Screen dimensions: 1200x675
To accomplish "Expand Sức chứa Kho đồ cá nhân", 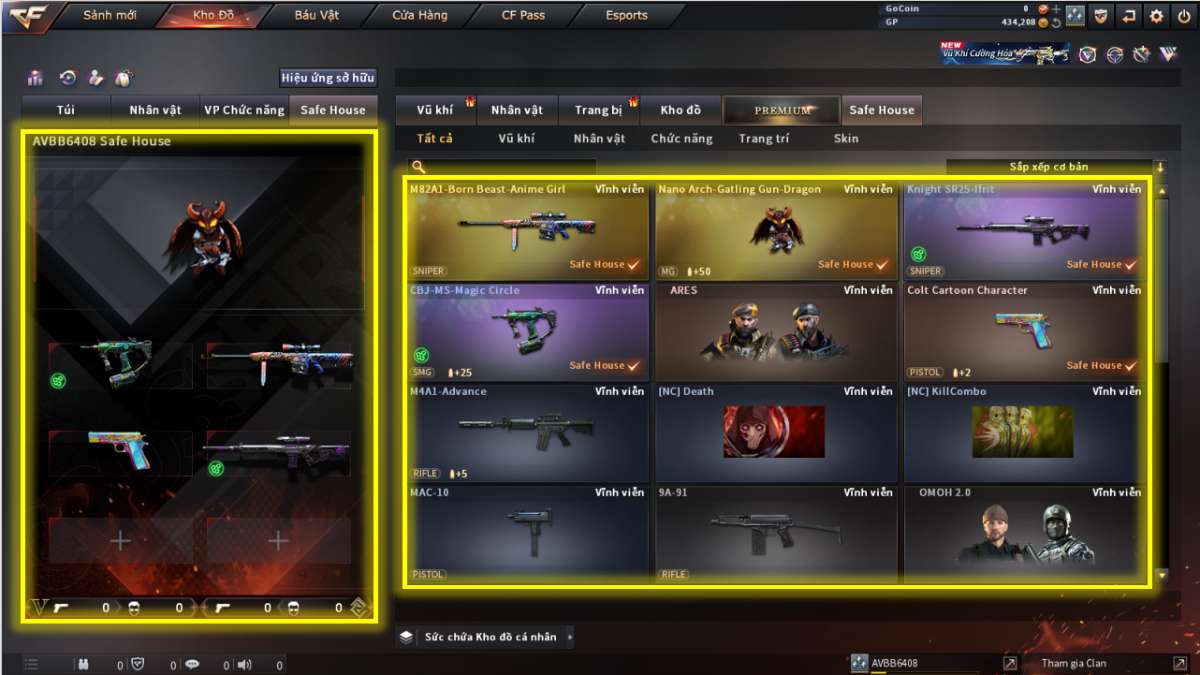I will pos(489,637).
